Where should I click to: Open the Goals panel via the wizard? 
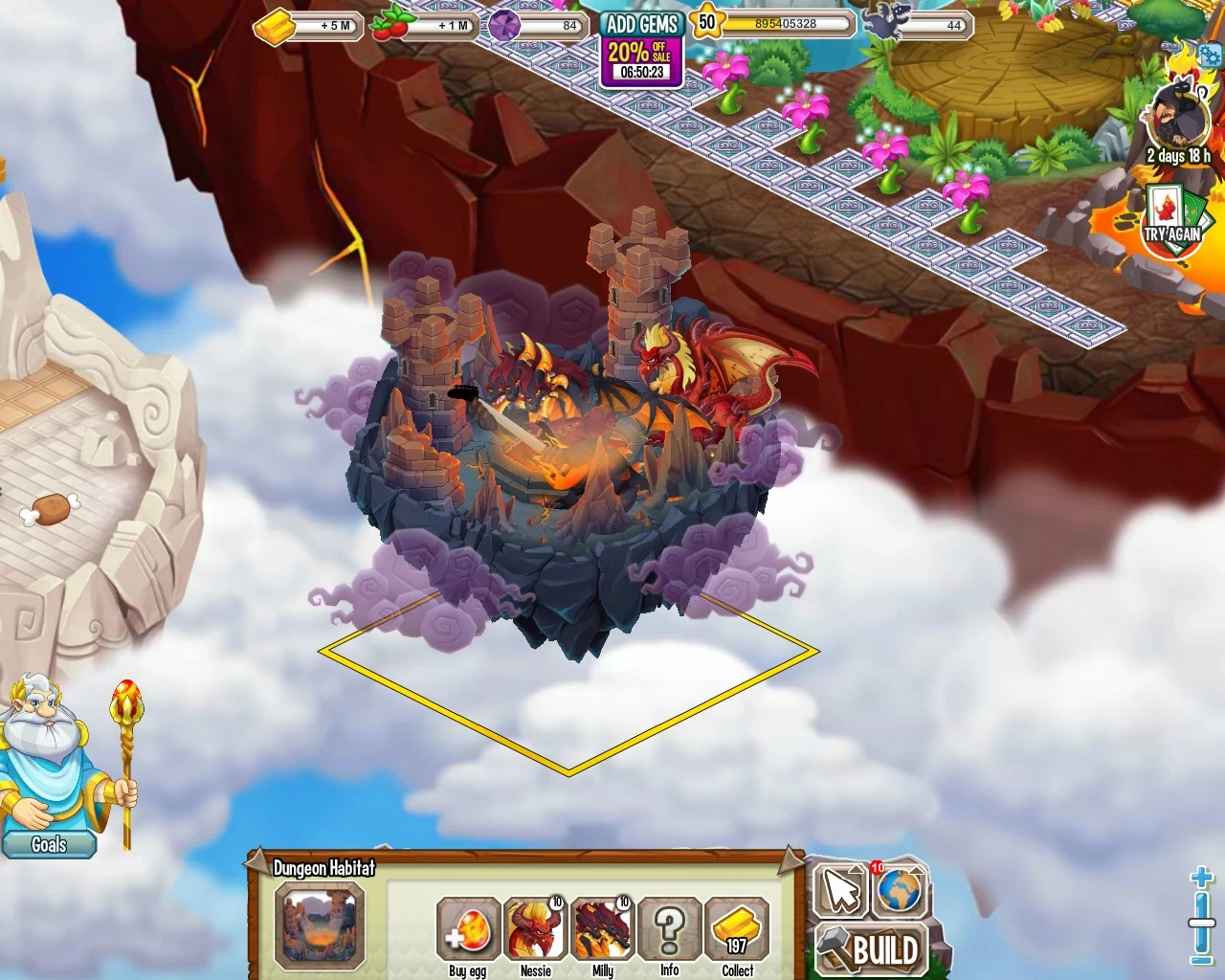49,844
